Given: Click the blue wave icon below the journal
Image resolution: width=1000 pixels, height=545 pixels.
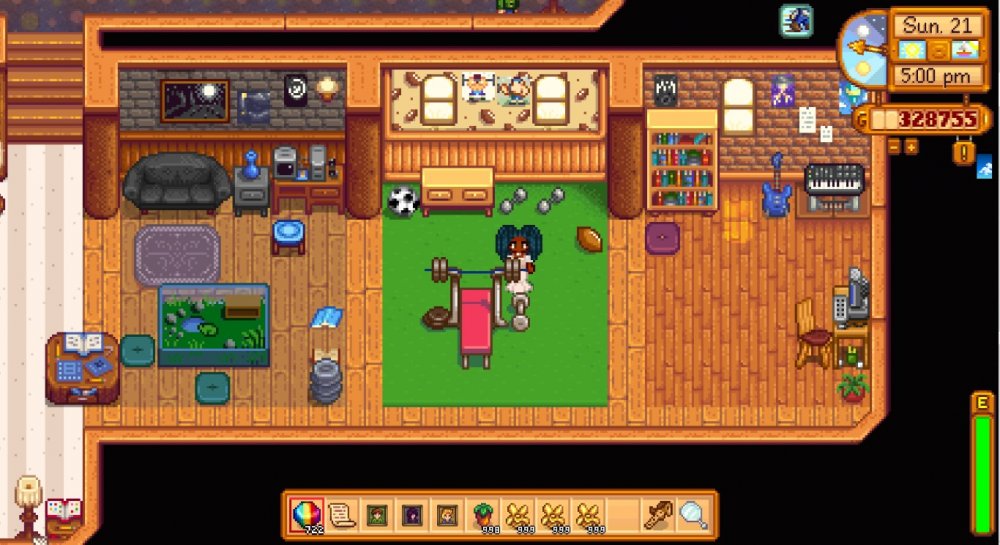Looking at the screenshot, I should pos(986,166).
